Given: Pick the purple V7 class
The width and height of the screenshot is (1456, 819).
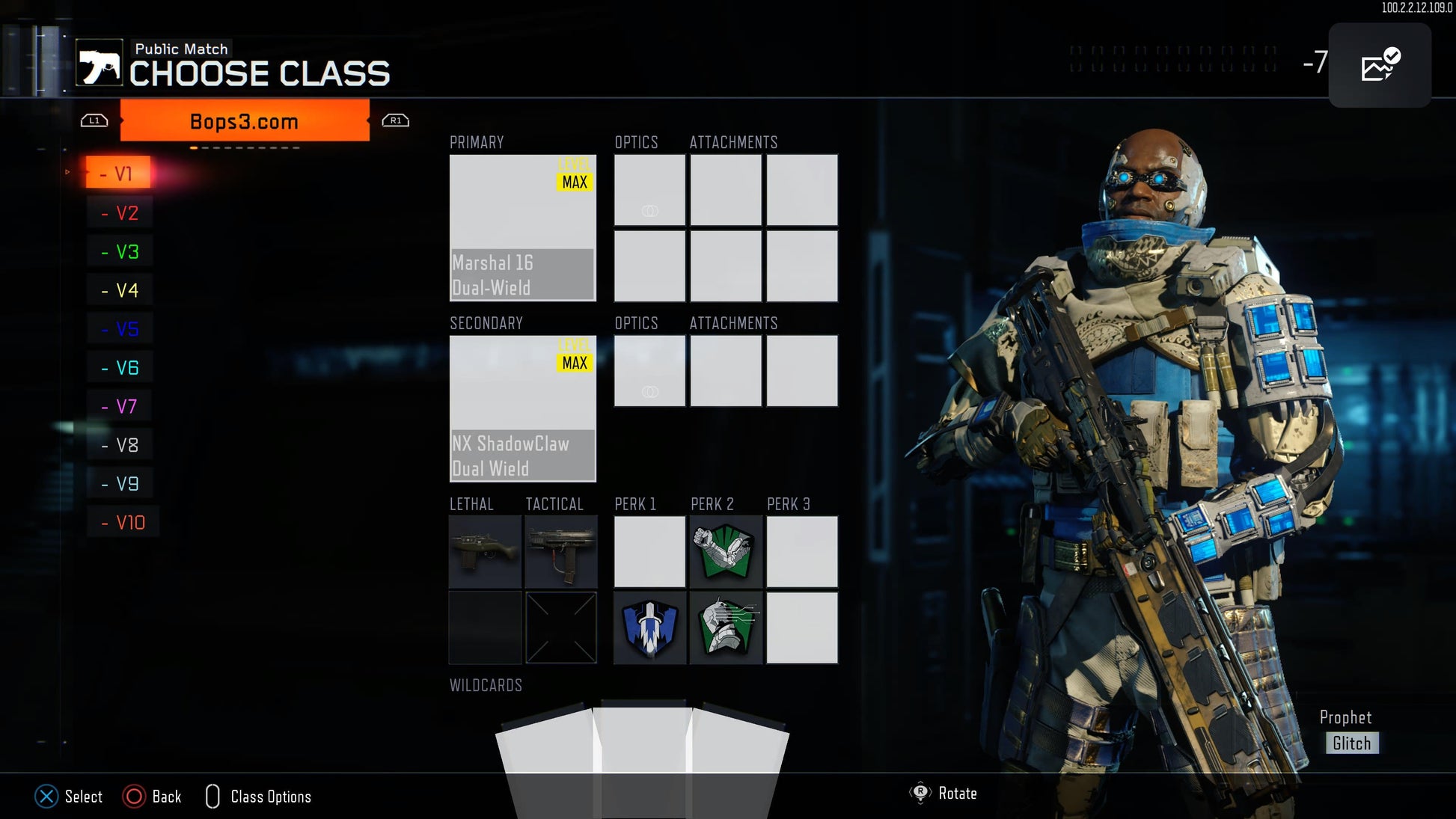Looking at the screenshot, I should tap(120, 407).
